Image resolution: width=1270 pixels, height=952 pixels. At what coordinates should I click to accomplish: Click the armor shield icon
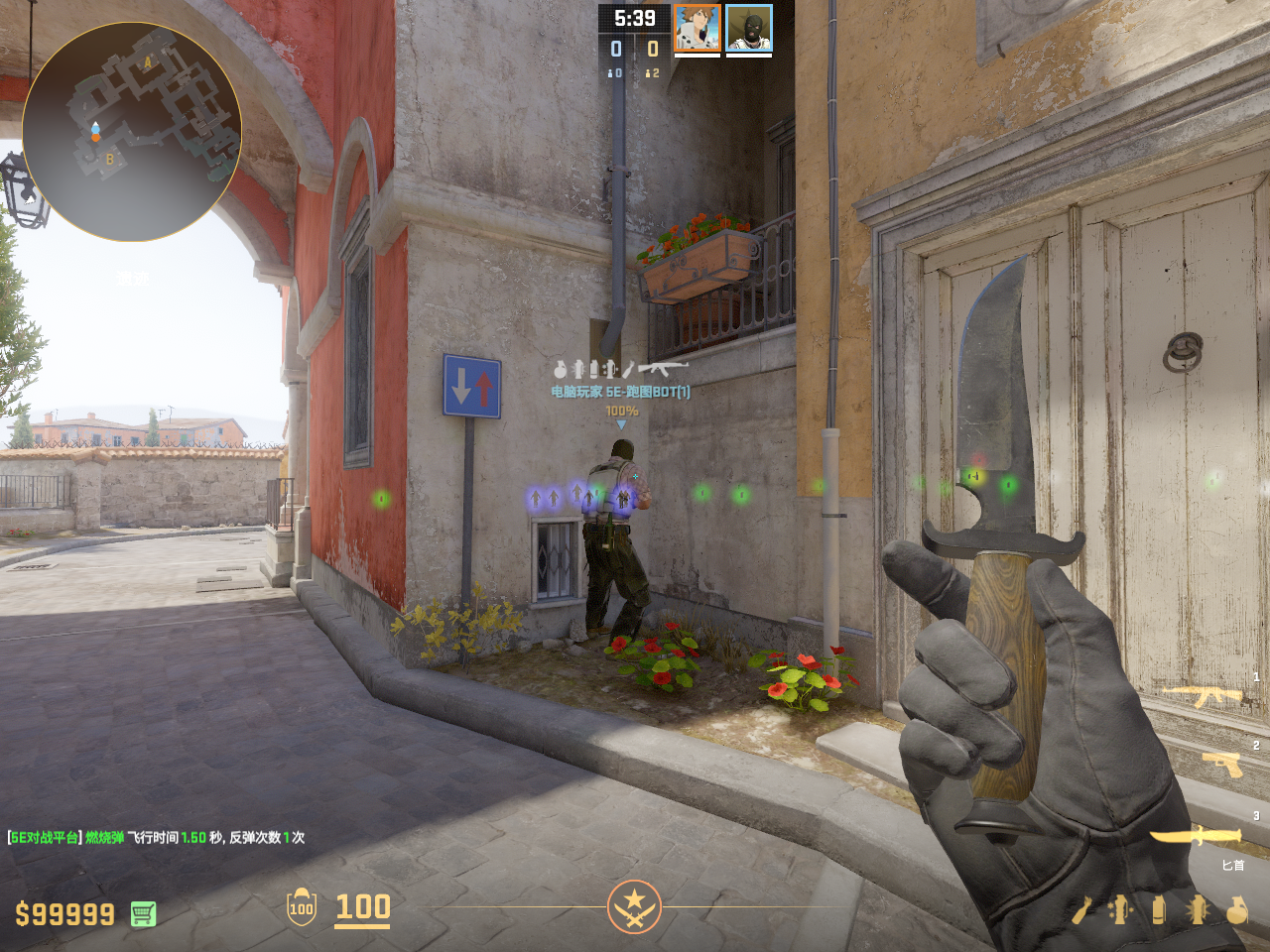click(x=302, y=907)
